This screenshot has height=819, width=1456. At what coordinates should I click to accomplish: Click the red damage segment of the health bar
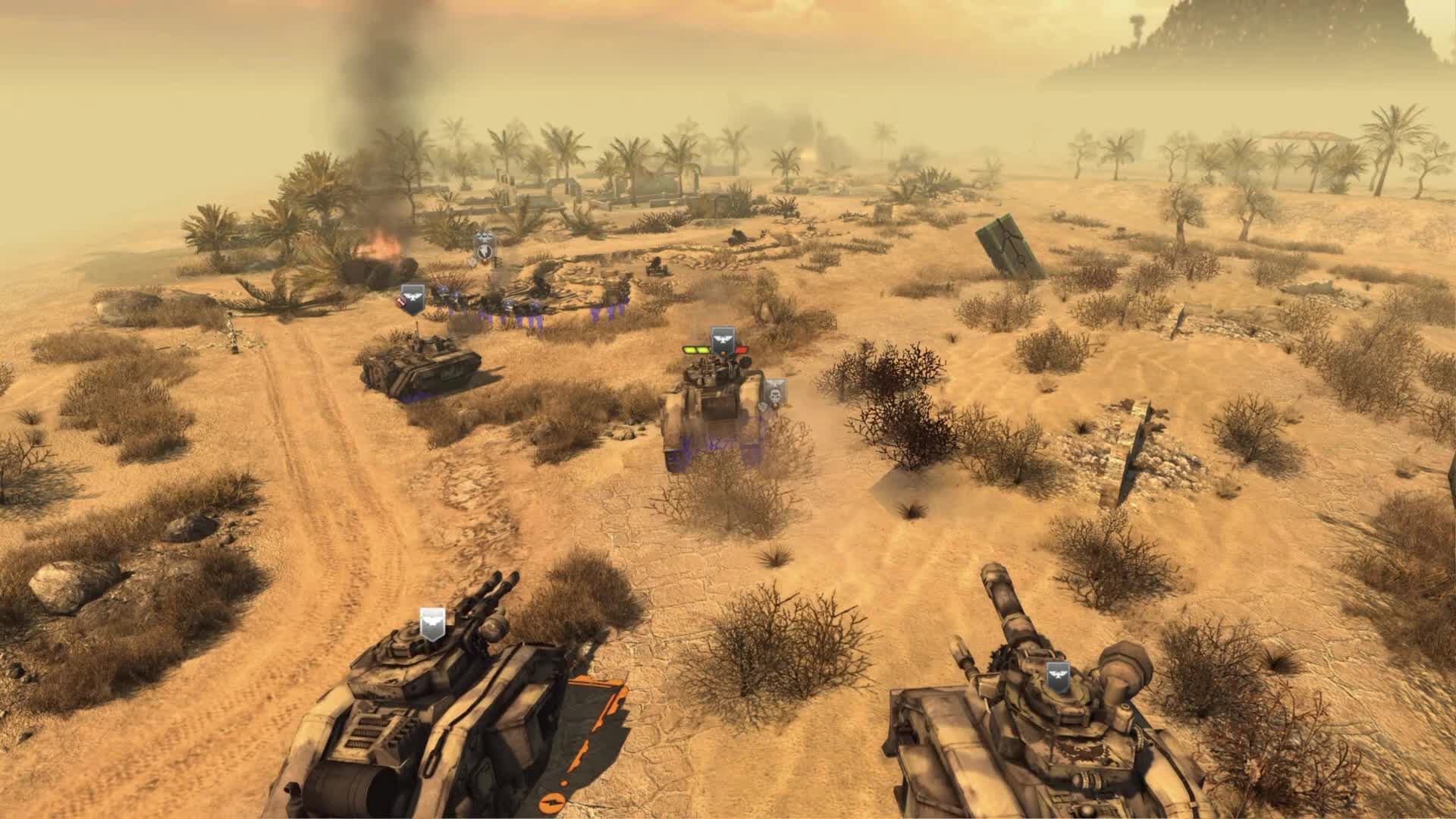point(742,349)
